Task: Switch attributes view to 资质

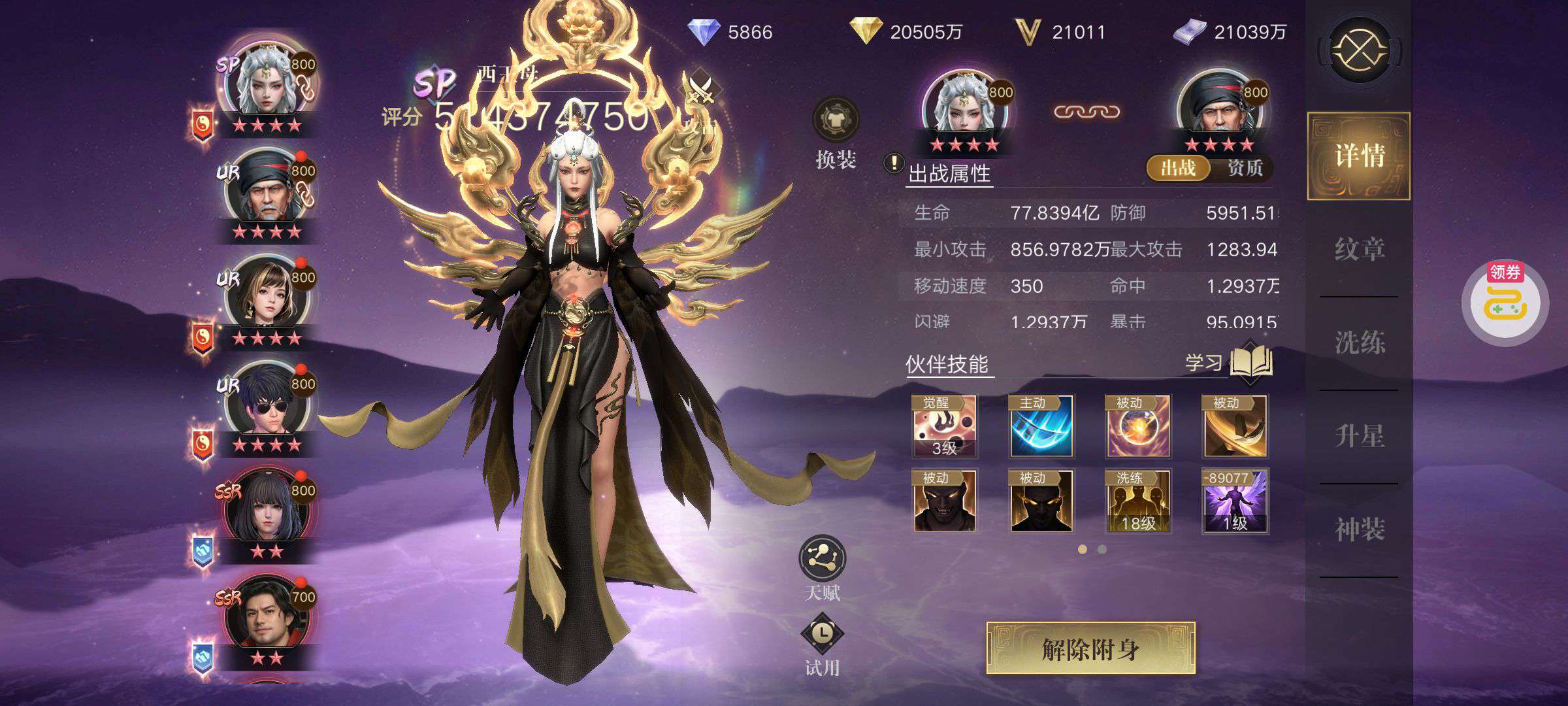Action: pyautogui.click(x=1245, y=168)
